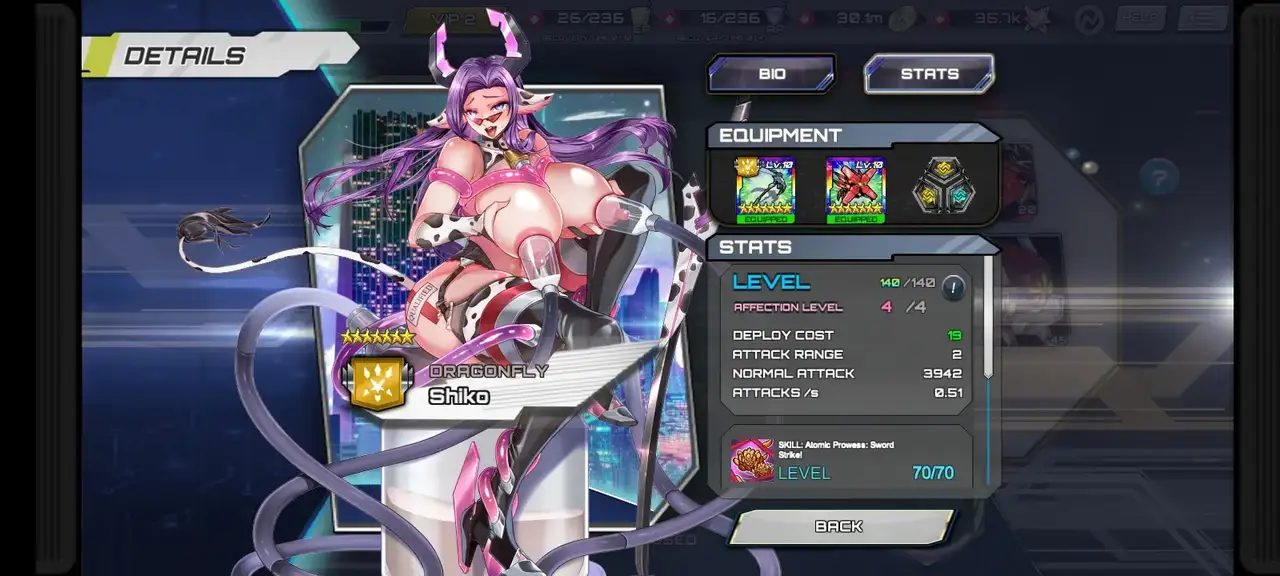The width and height of the screenshot is (1280, 576).
Task: Select the equipped red cross-blade card
Action: tap(856, 189)
